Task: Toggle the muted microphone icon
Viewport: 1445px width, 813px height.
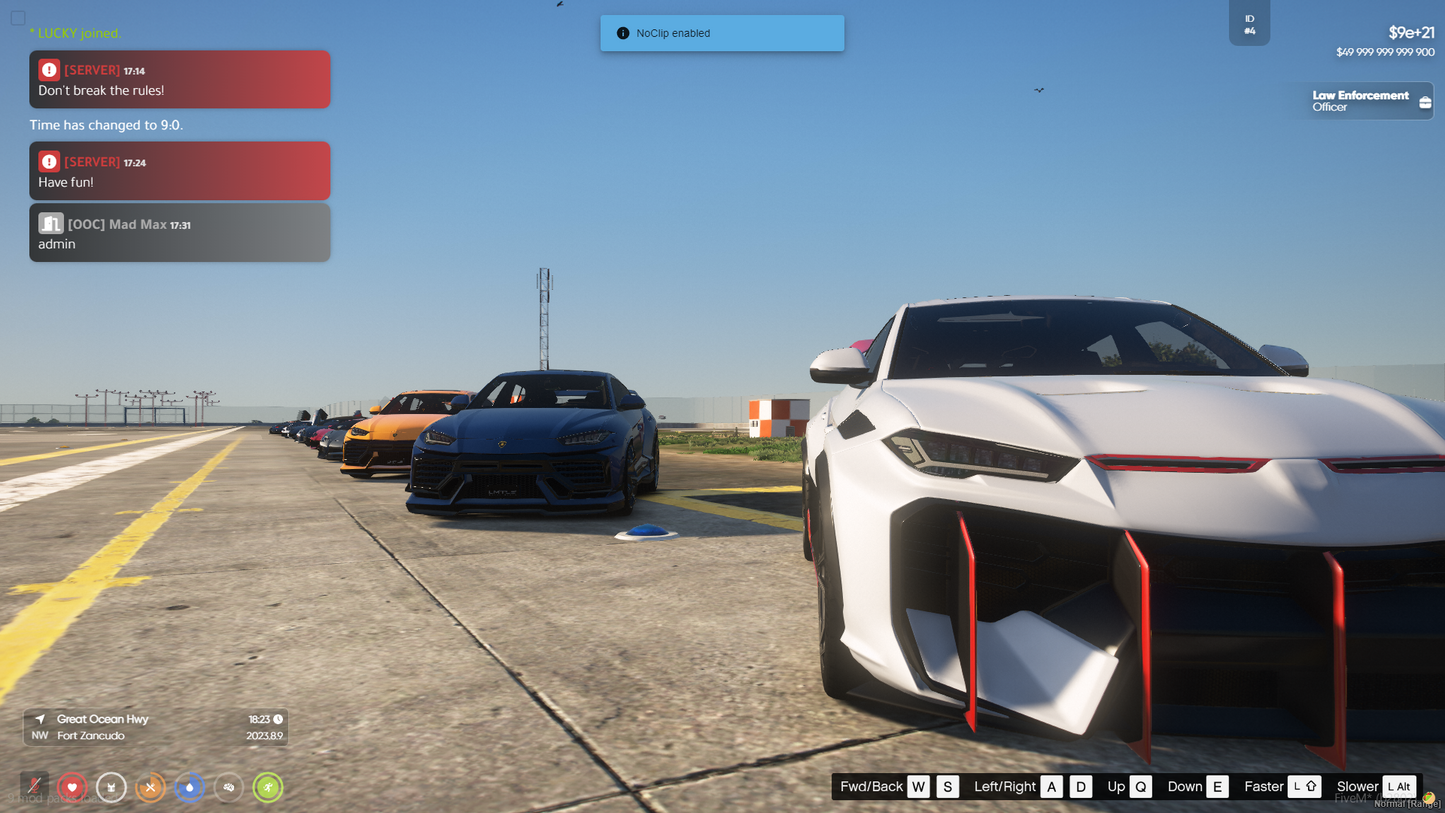Action: click(34, 787)
